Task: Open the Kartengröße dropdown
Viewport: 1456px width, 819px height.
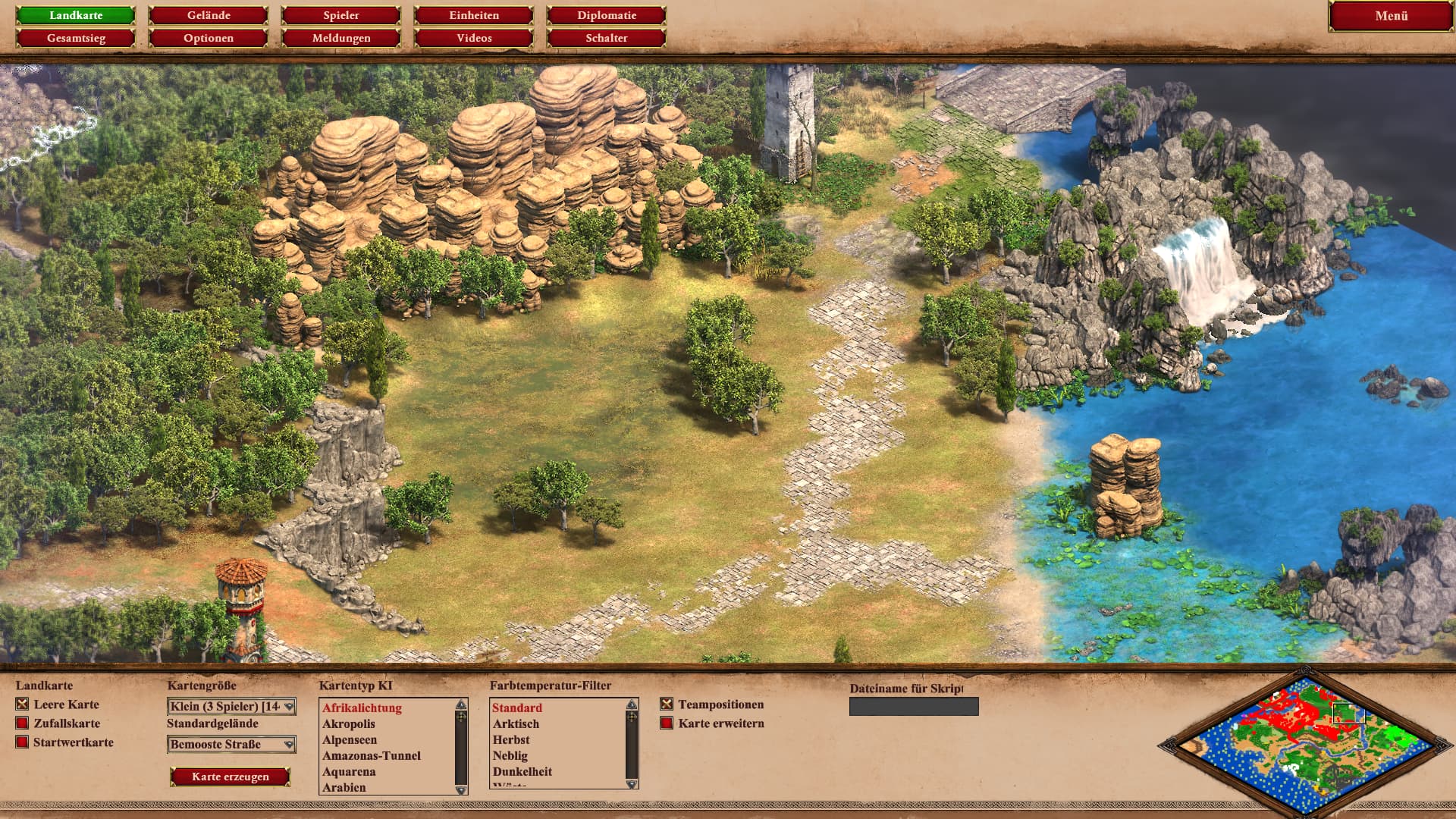Action: (231, 707)
